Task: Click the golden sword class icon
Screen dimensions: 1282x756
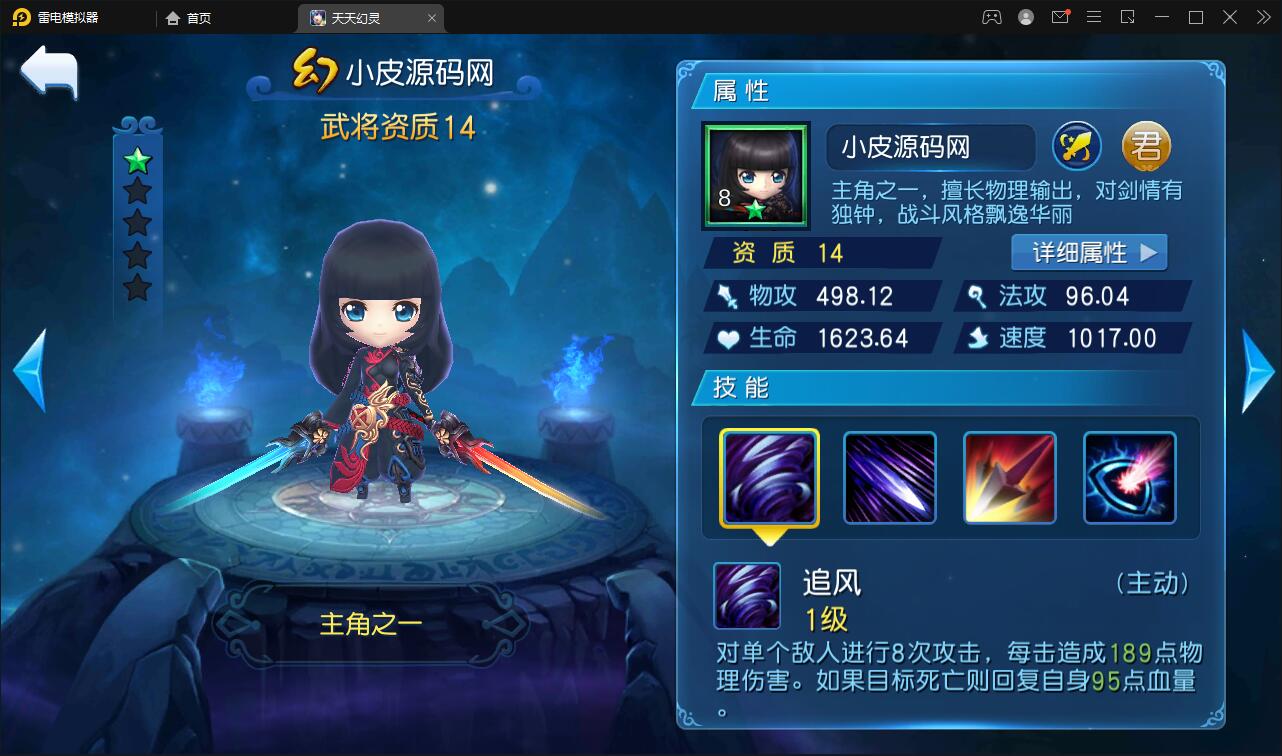Action: 1076,146
